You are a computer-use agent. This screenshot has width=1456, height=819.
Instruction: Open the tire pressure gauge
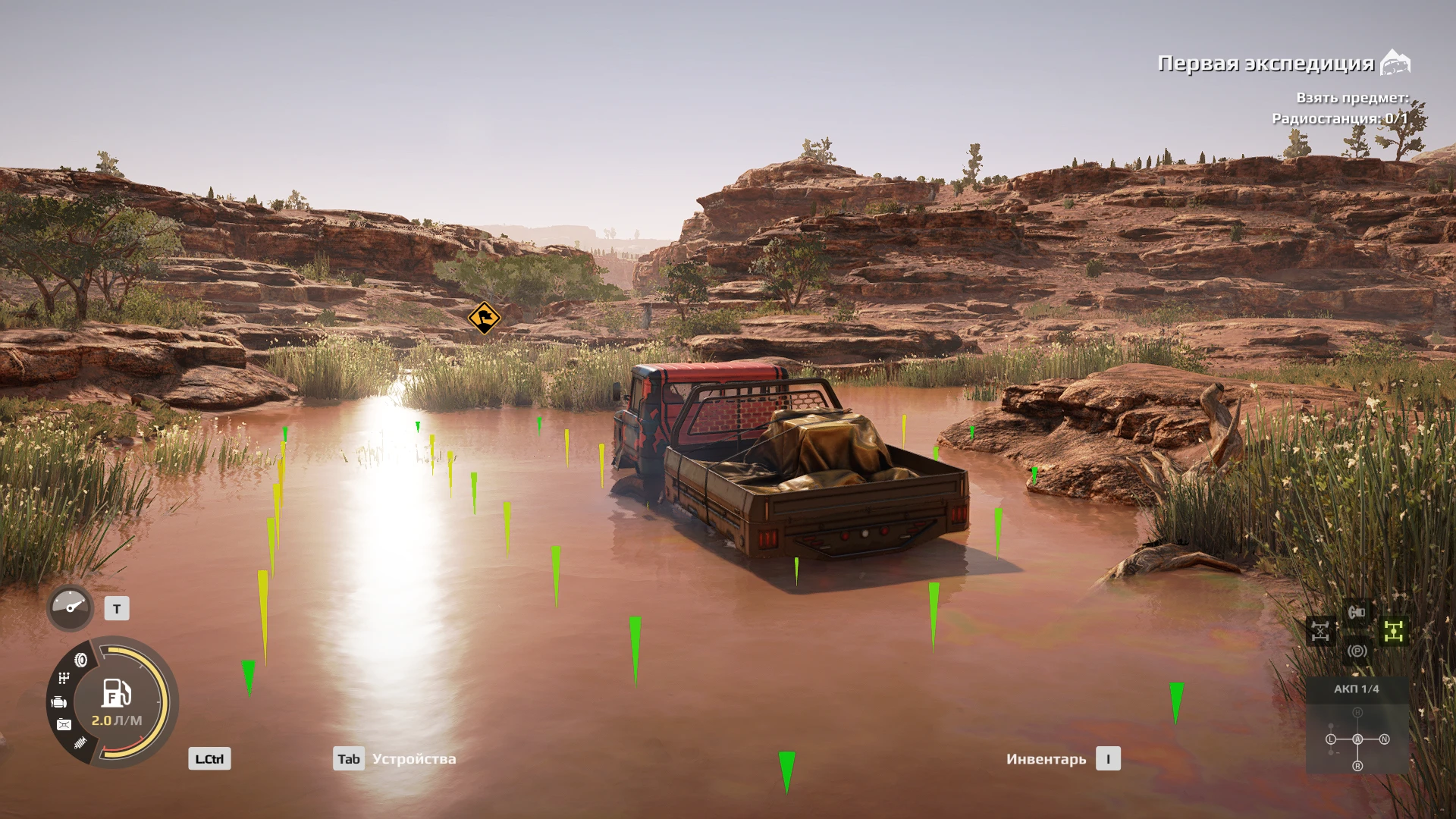coord(70,607)
